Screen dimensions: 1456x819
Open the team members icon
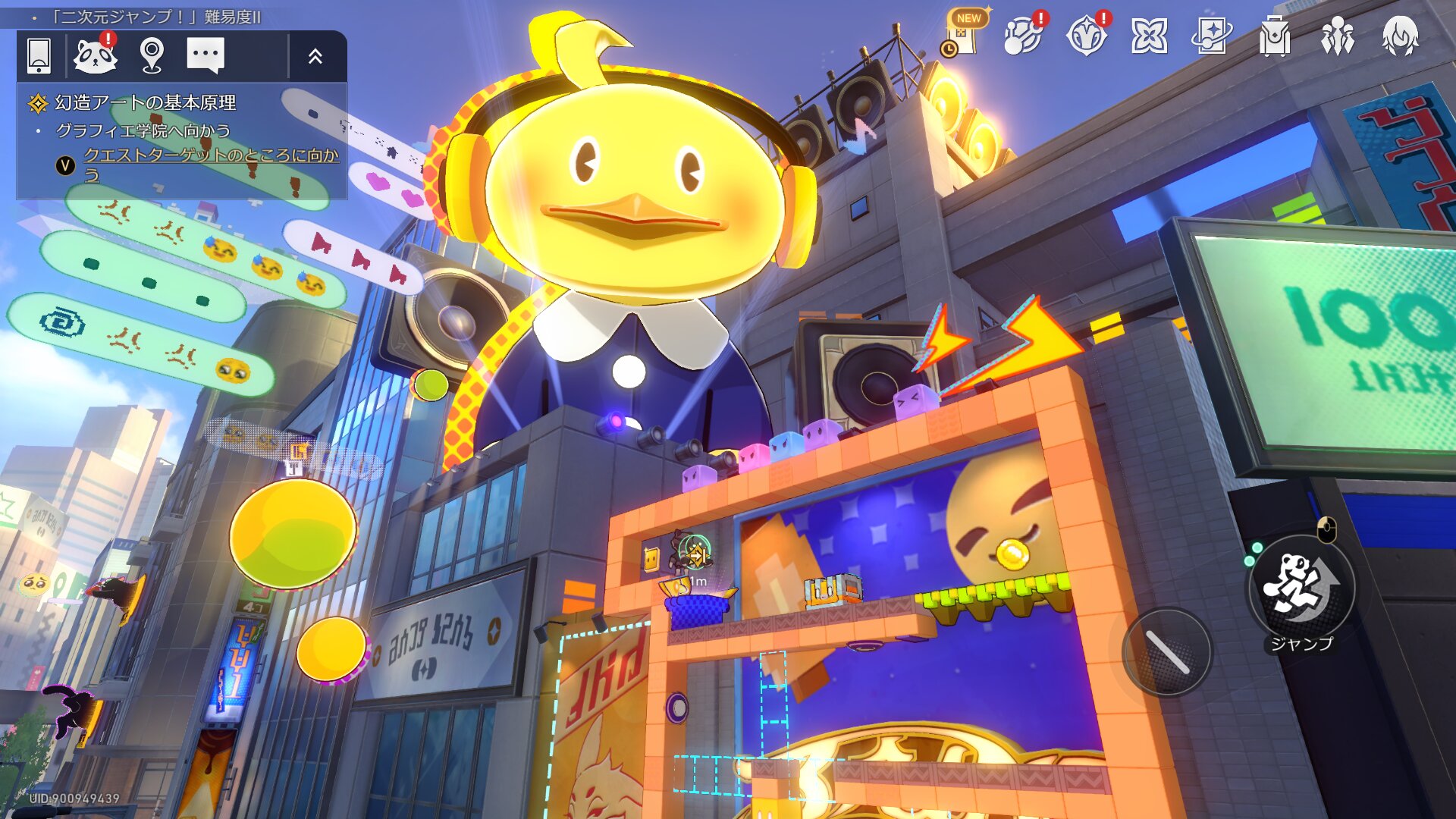click(x=1337, y=36)
